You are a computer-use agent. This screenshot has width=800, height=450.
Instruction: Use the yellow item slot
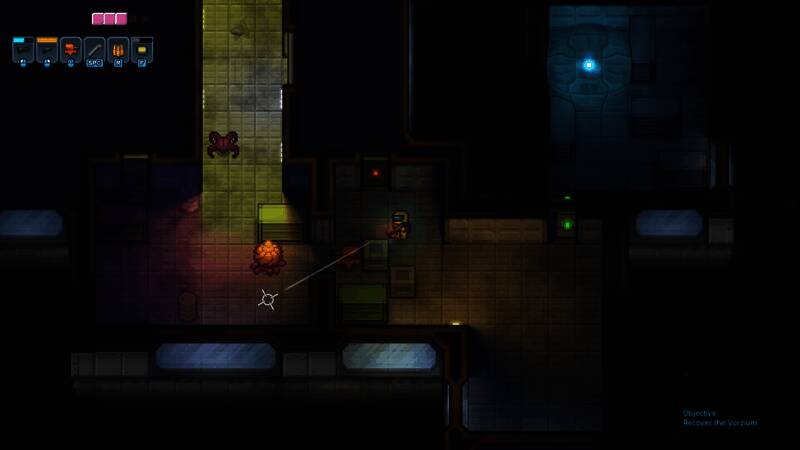click(142, 50)
